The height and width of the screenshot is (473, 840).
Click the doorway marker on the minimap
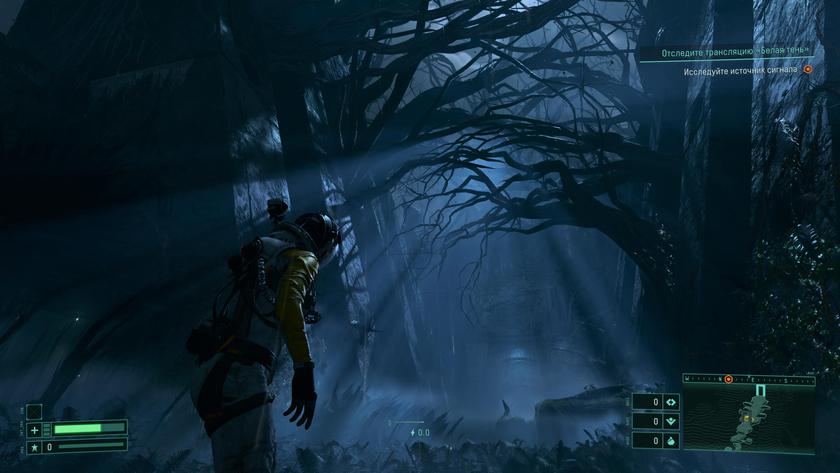pyautogui.click(x=760, y=390)
